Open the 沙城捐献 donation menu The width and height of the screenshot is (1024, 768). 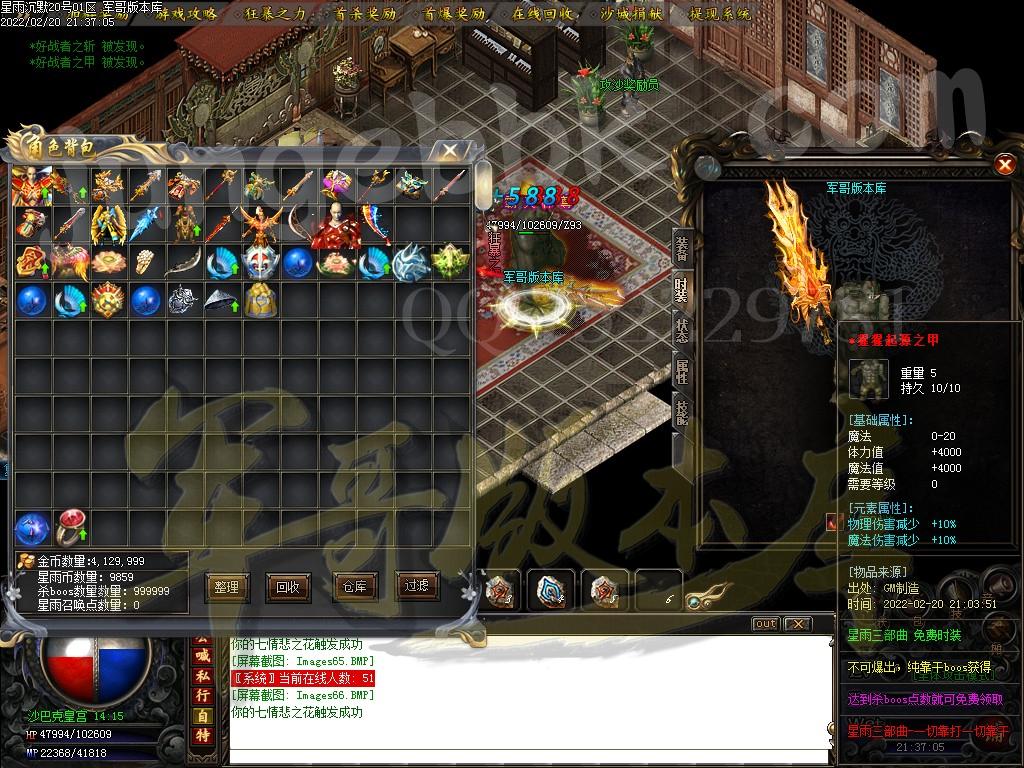pos(631,13)
